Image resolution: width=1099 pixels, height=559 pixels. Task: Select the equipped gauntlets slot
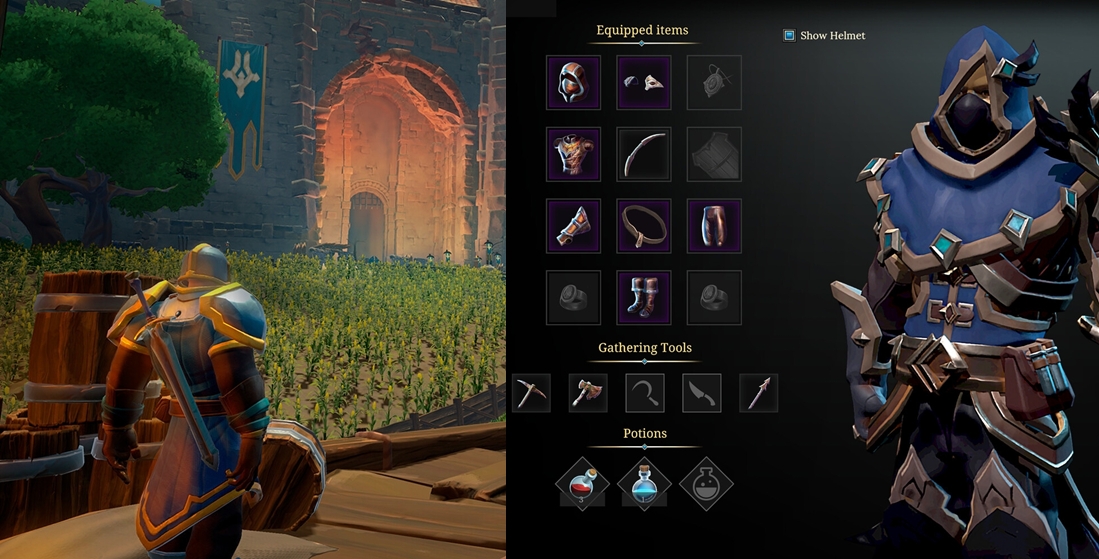573,225
